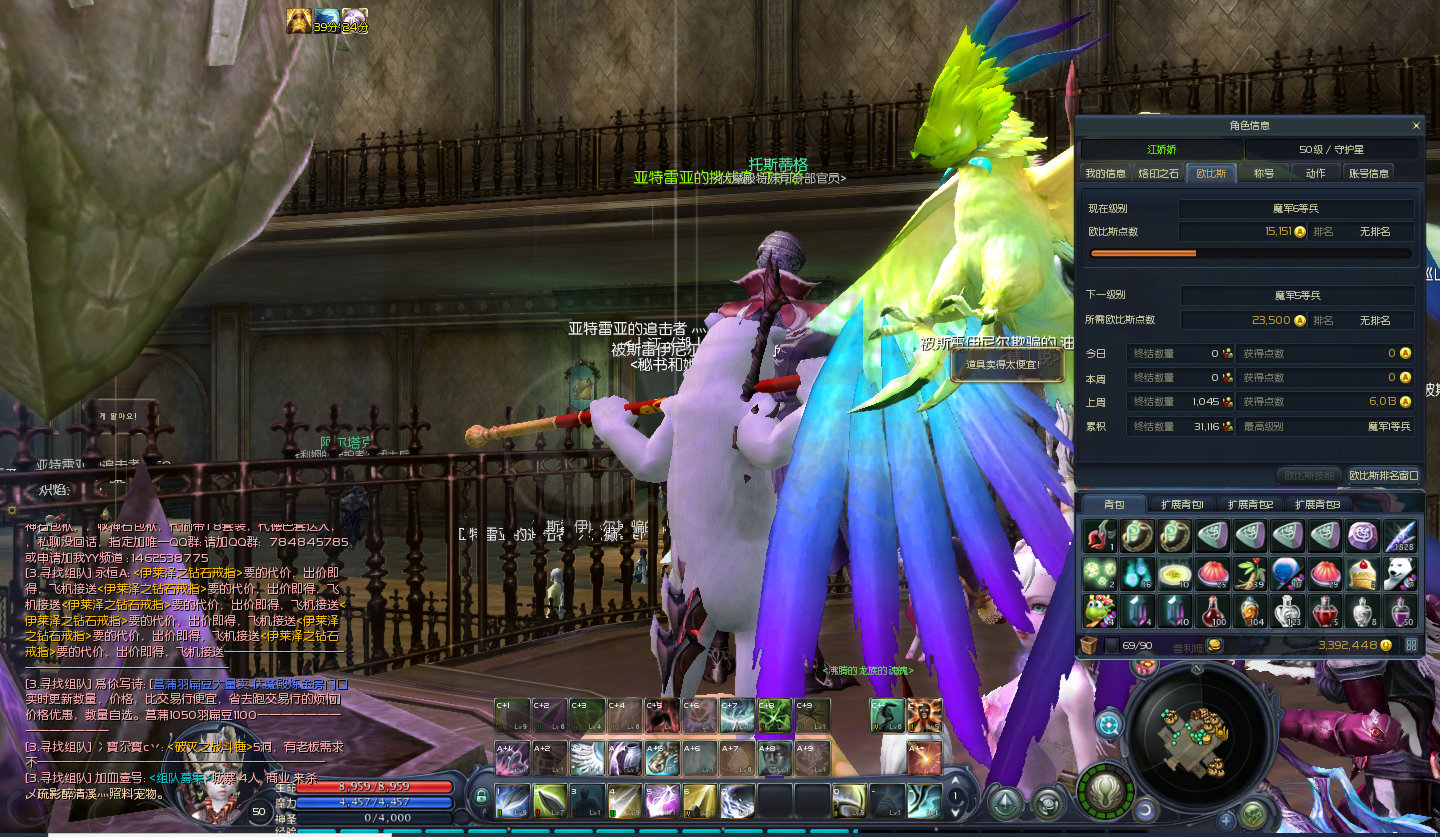The width and height of the screenshot is (1440, 837).
Task: Open the 账号信息 account tab
Action: coord(1368,173)
